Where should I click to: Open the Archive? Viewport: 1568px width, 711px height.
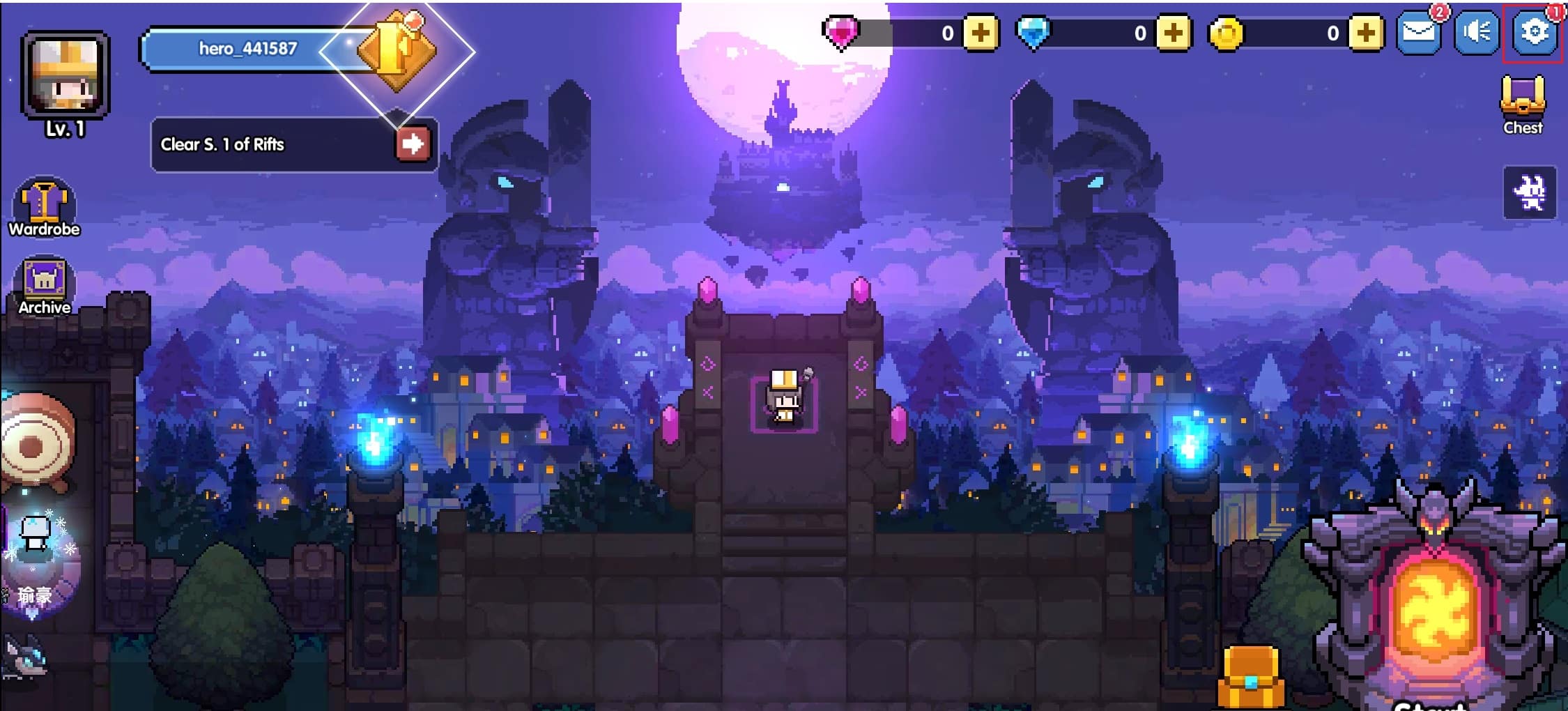45,286
